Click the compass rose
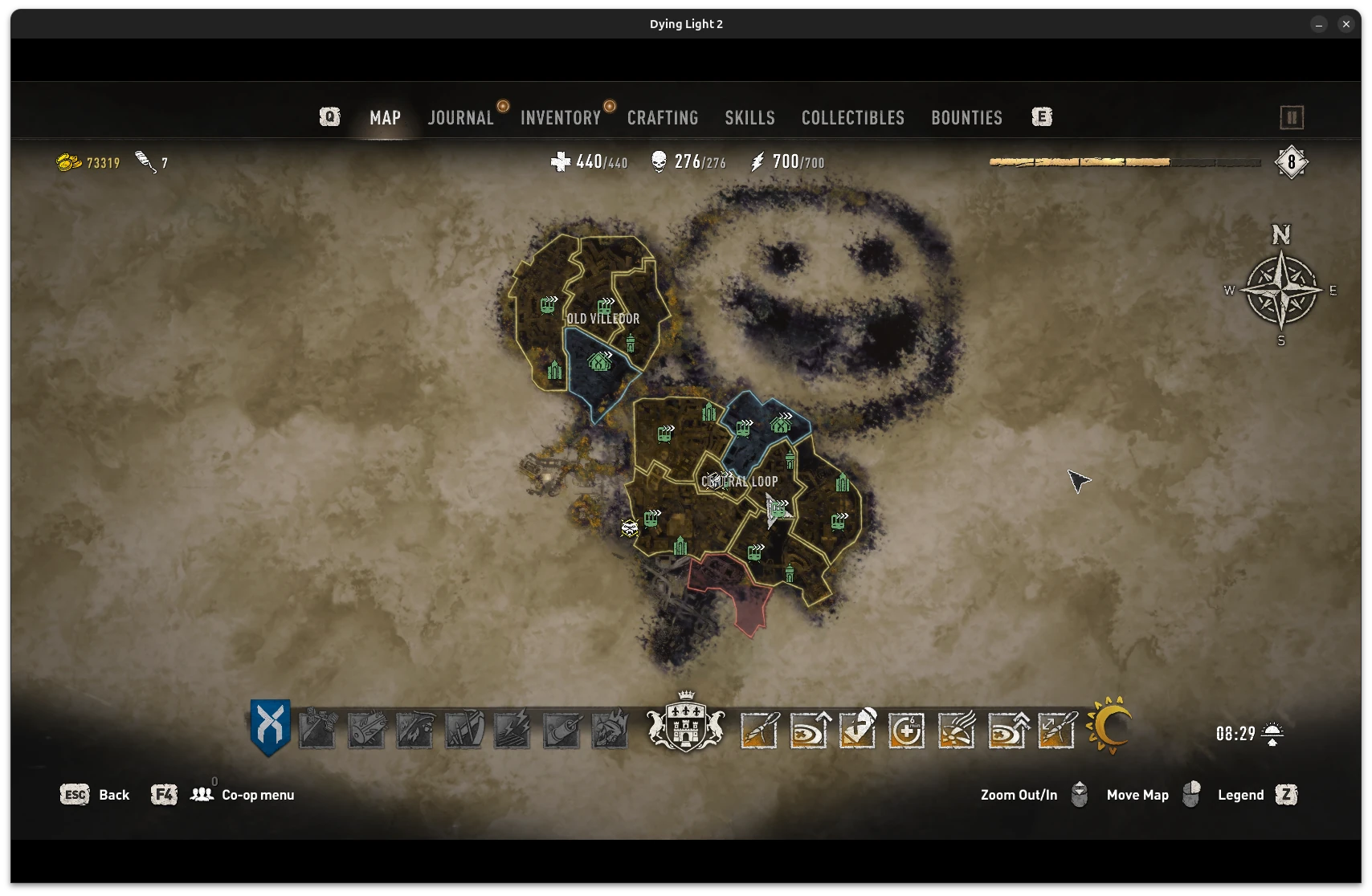Image resolution: width=1372 pixels, height=896 pixels. [x=1281, y=291]
